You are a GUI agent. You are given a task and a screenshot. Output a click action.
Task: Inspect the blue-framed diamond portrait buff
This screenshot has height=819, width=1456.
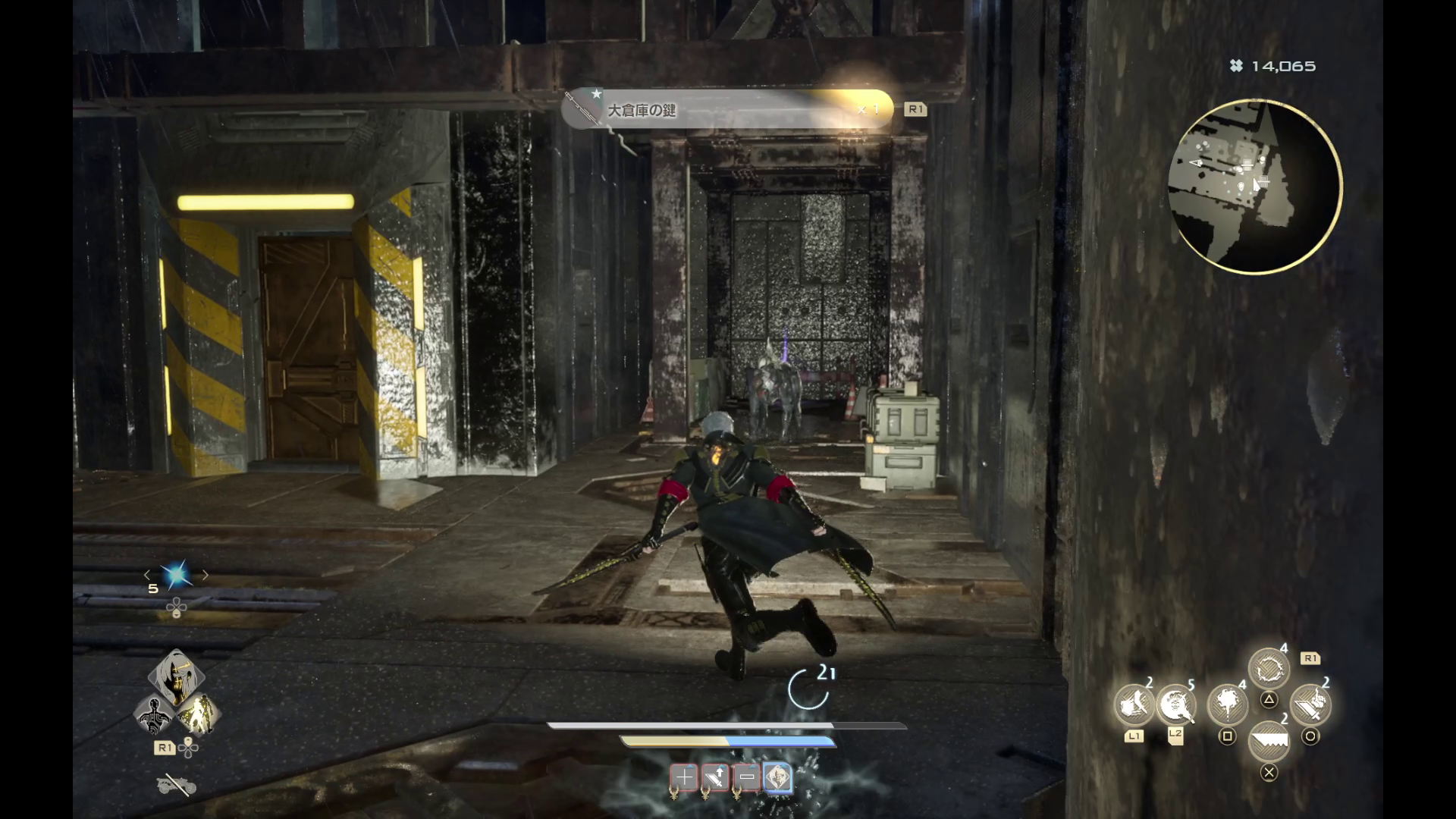click(x=778, y=777)
